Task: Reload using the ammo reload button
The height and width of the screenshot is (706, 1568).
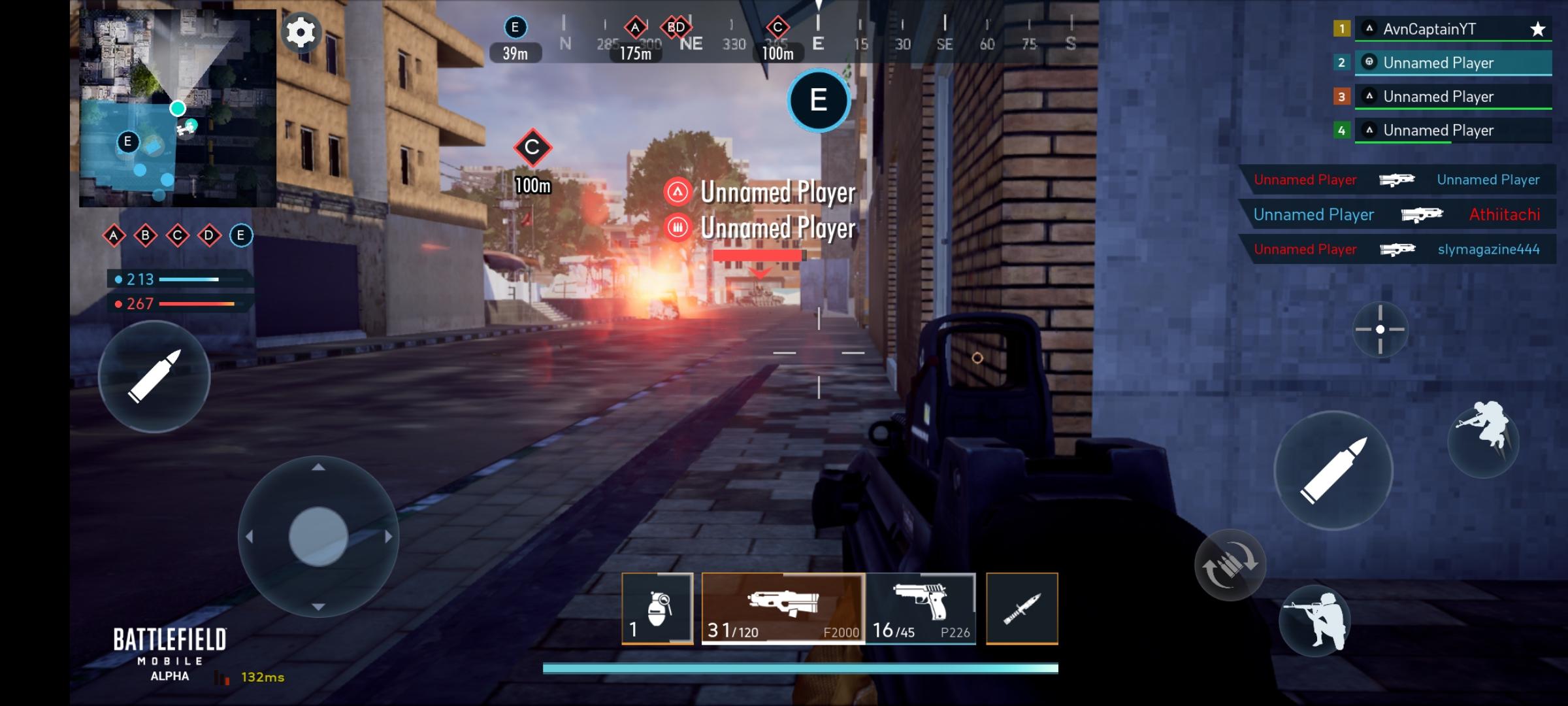Action: point(1230,565)
